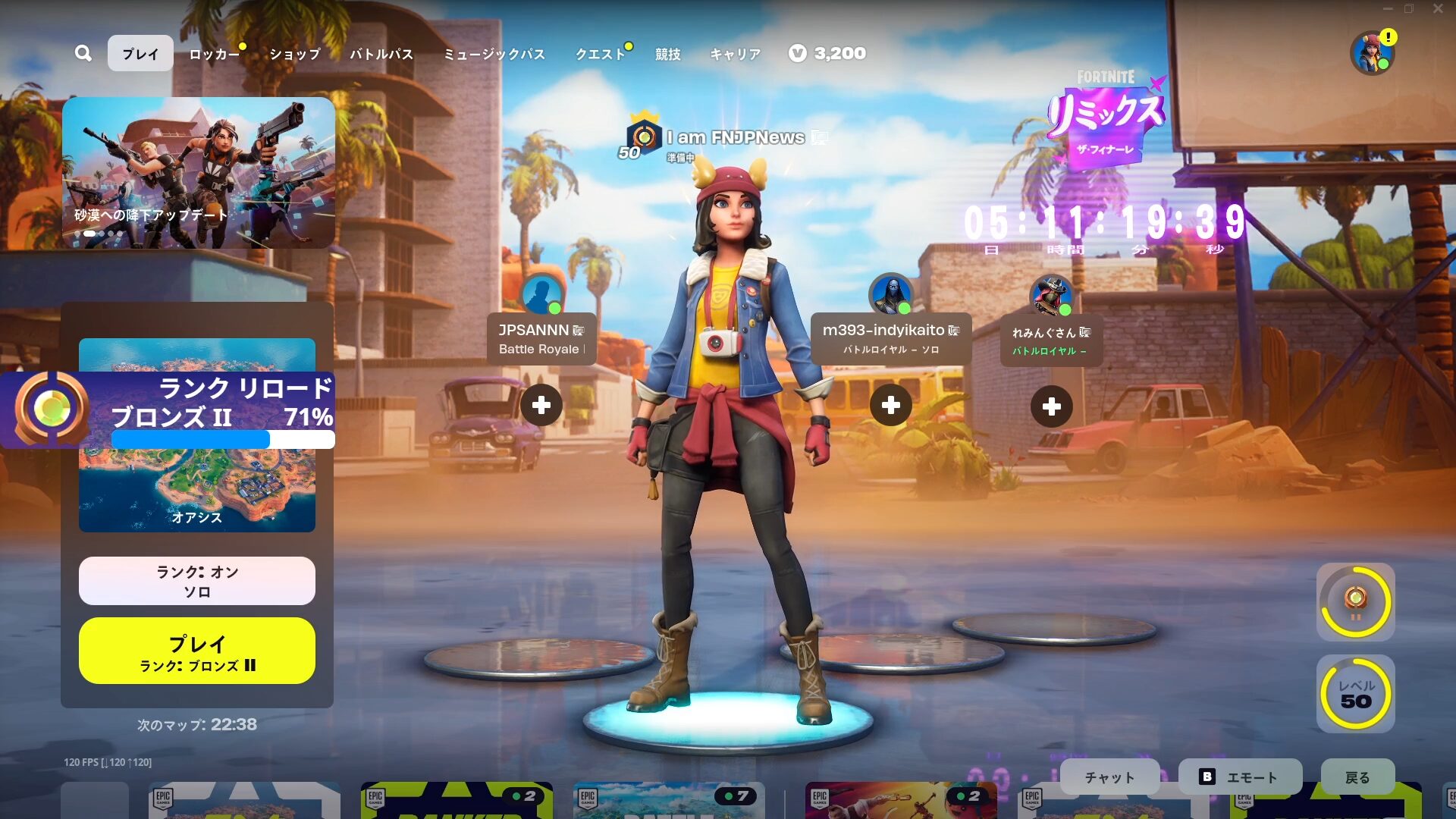Image resolution: width=1456 pixels, height=819 pixels.
Task: Go to the バトルパス tab
Action: pos(381,54)
